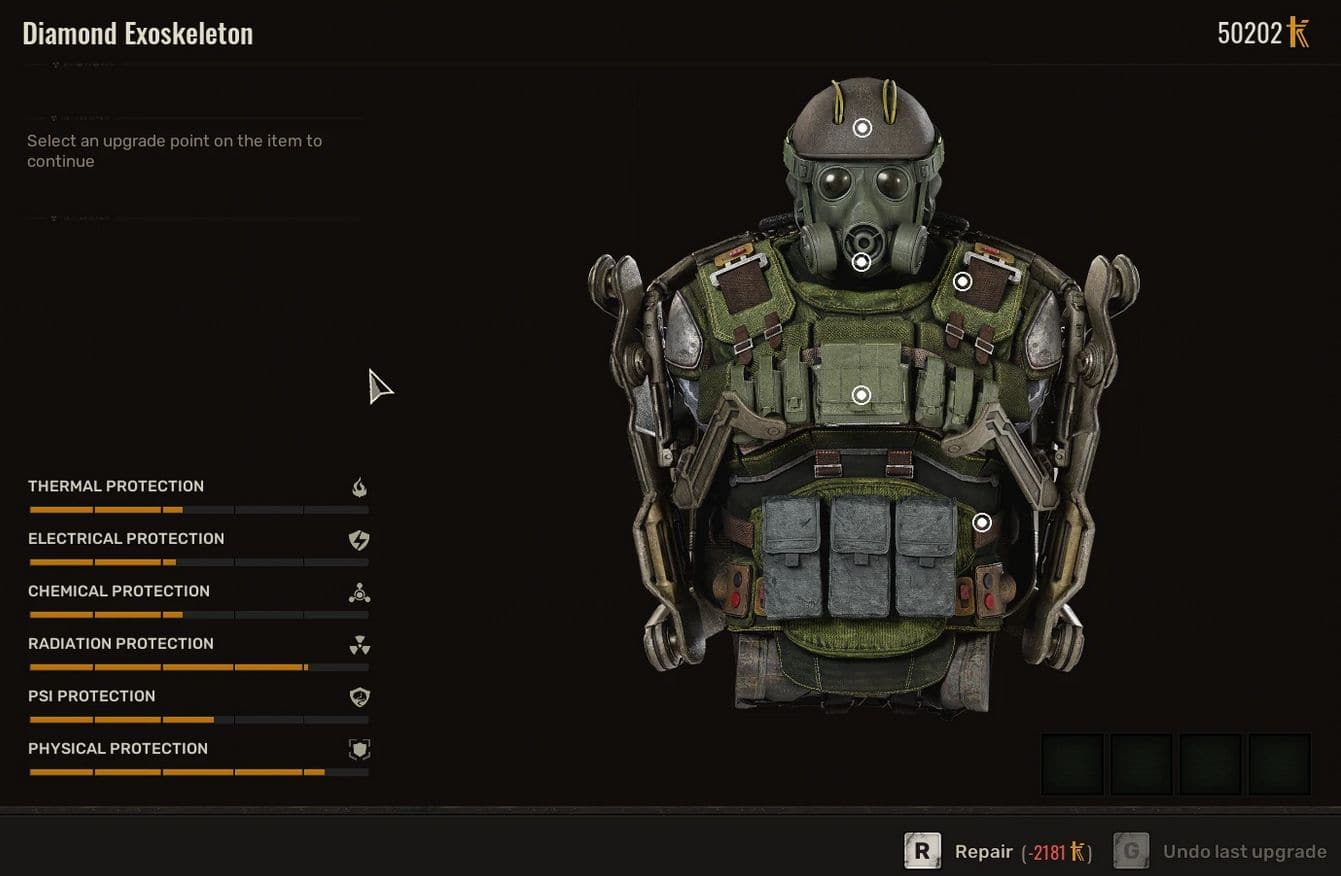Repair the Diamond Exoskeleton
The image size is (1341, 876).
click(982, 852)
